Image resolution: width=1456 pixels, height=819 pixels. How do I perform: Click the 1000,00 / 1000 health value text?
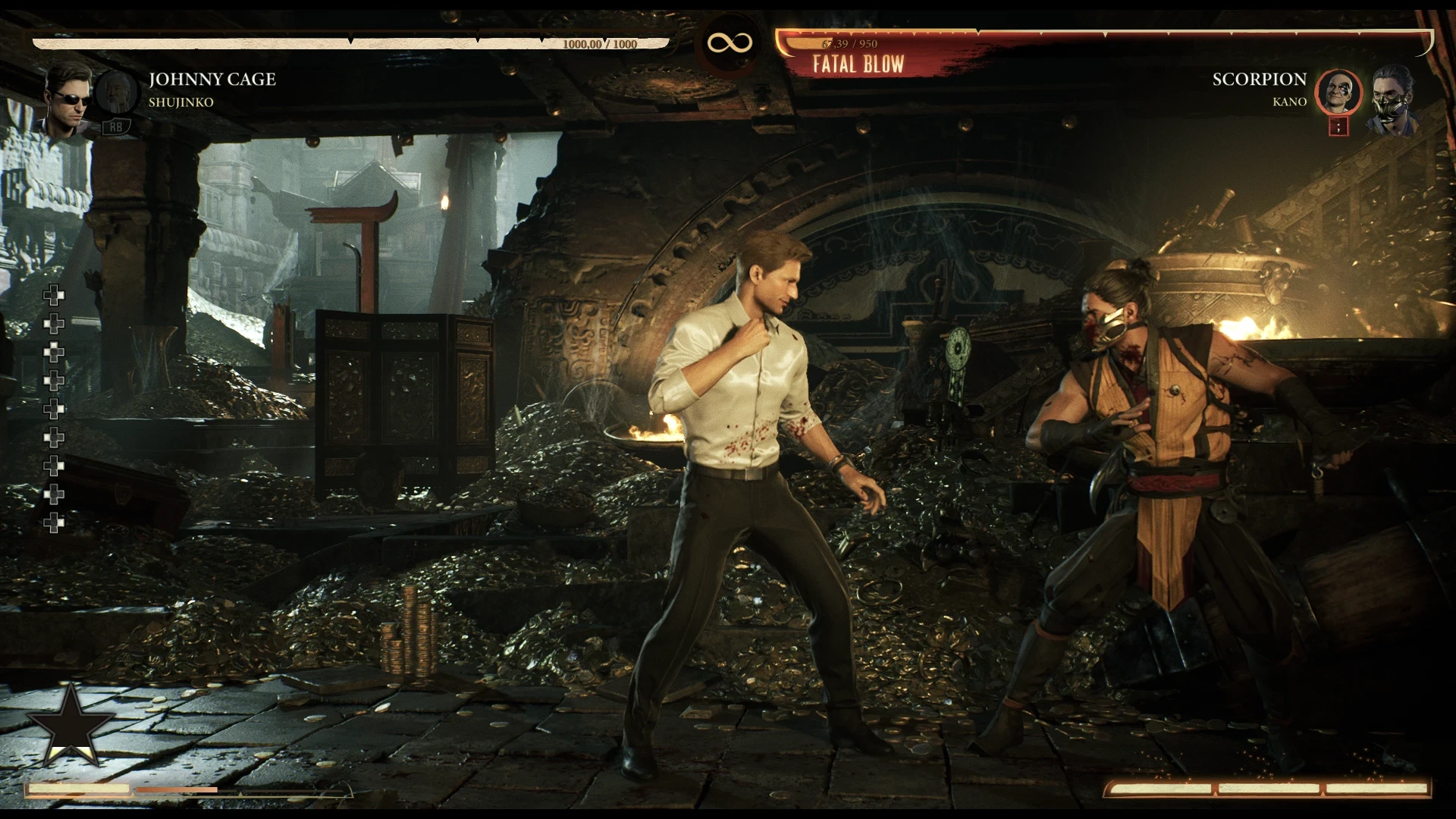pos(596,44)
